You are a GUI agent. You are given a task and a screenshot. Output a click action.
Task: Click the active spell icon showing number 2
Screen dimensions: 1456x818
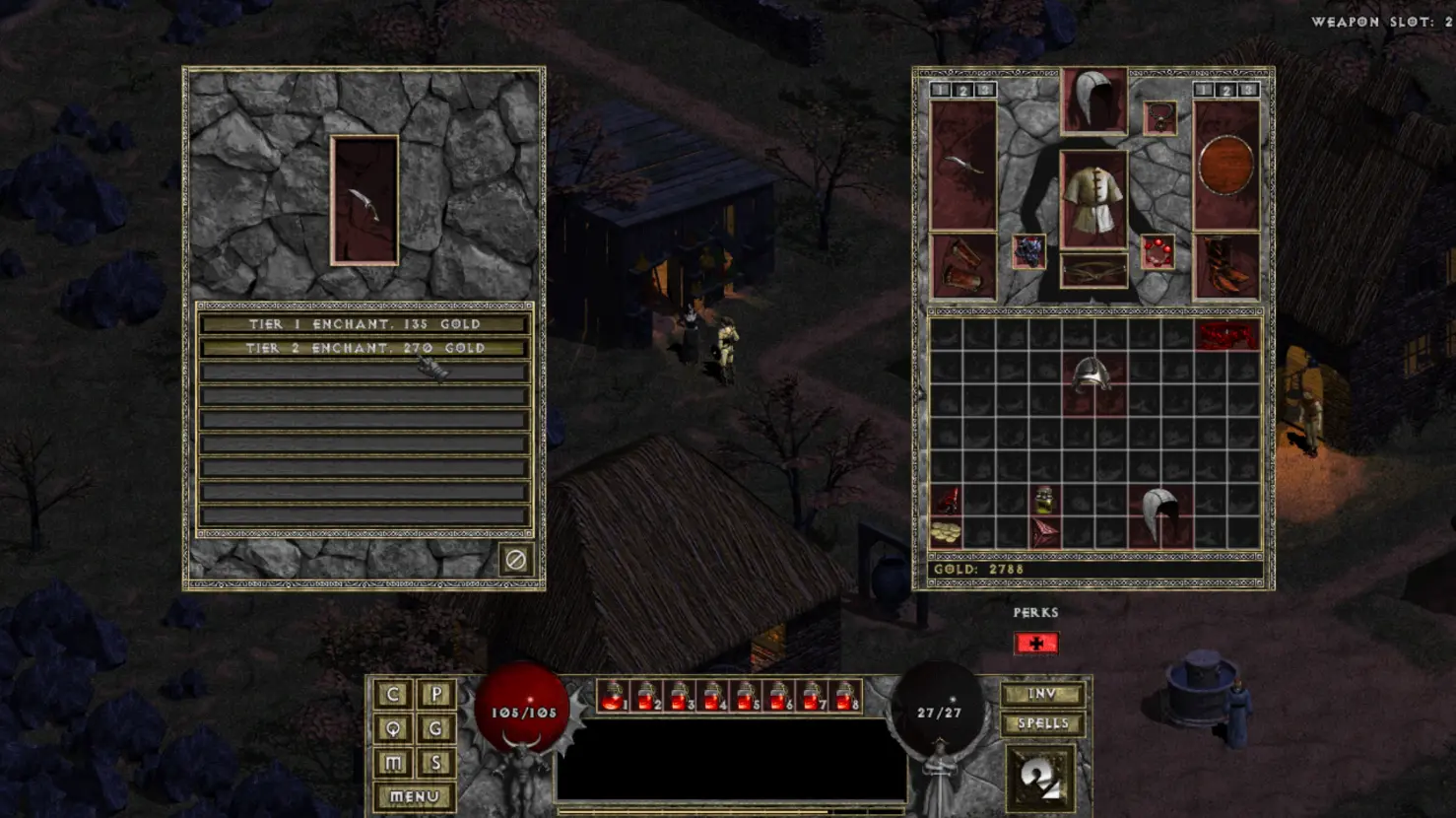(x=1040, y=779)
